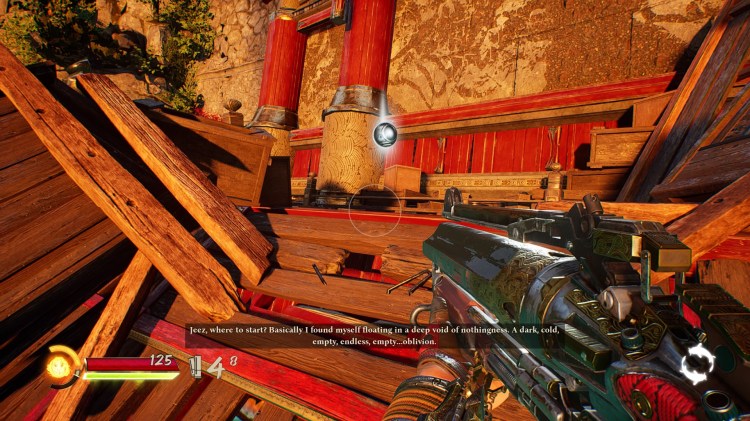Click the flaming chi orb icon
Screen dimensions: 750x421
click(60, 367)
